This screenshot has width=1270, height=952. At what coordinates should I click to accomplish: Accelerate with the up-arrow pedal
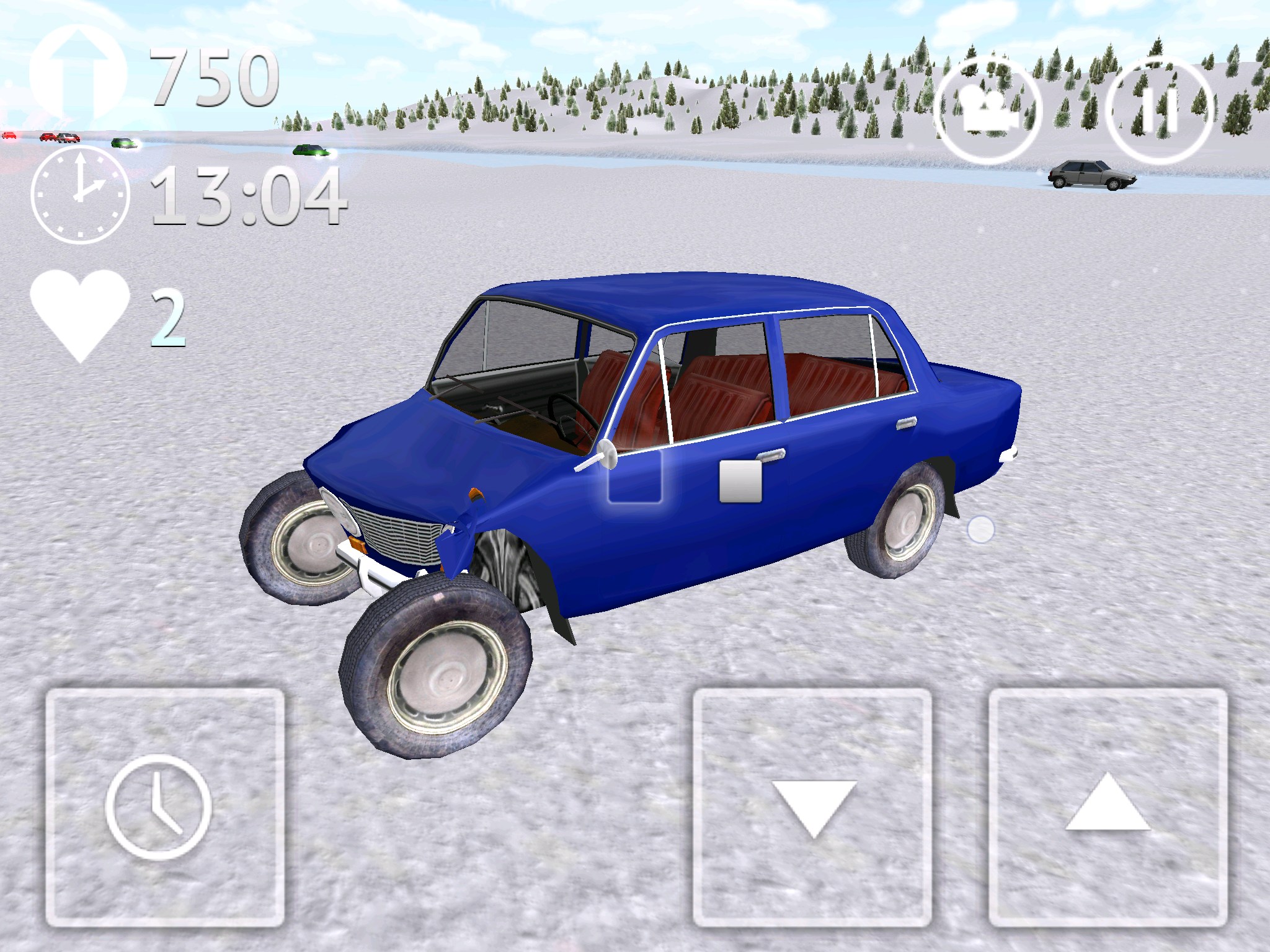pyautogui.click(x=1108, y=807)
